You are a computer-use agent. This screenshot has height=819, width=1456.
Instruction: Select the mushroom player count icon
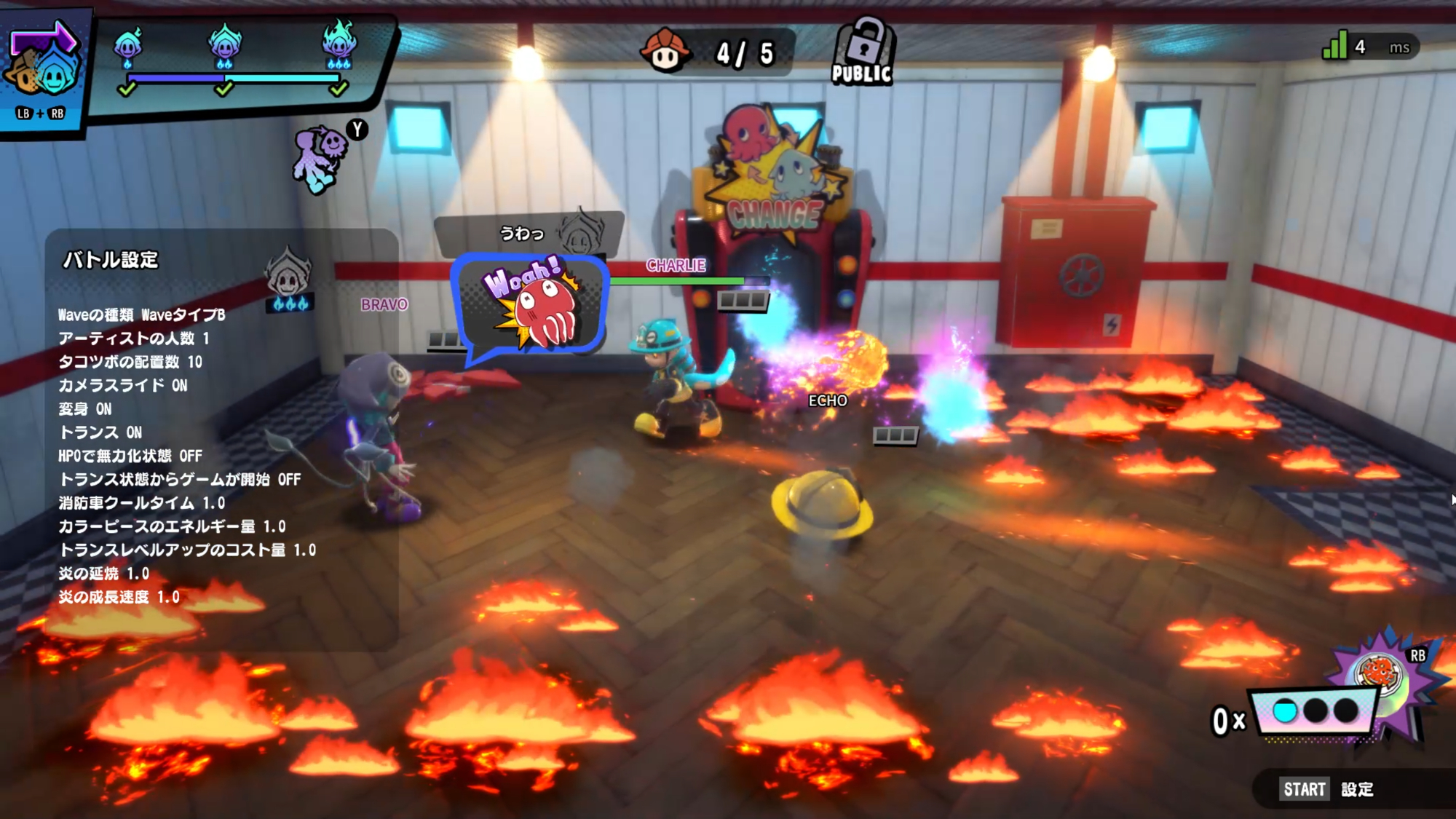665,51
